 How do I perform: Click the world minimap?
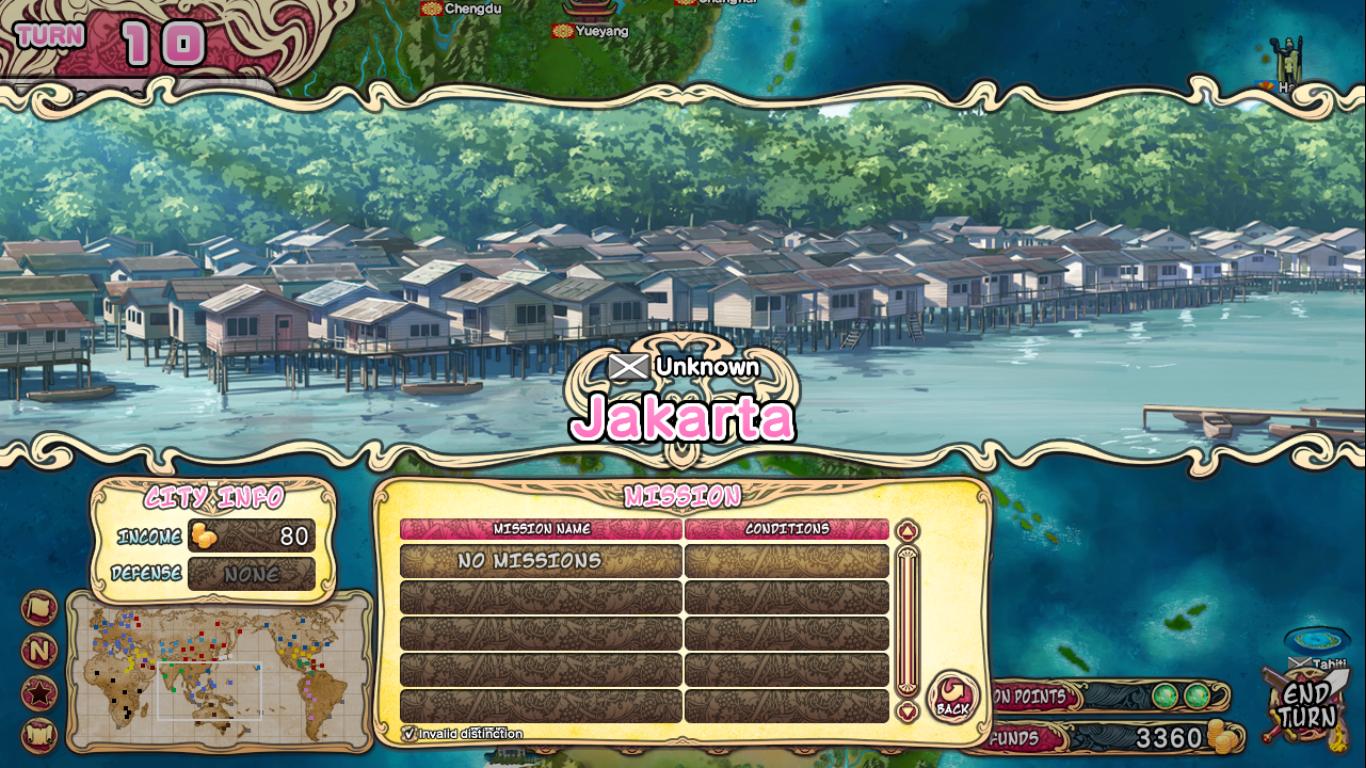pos(219,671)
